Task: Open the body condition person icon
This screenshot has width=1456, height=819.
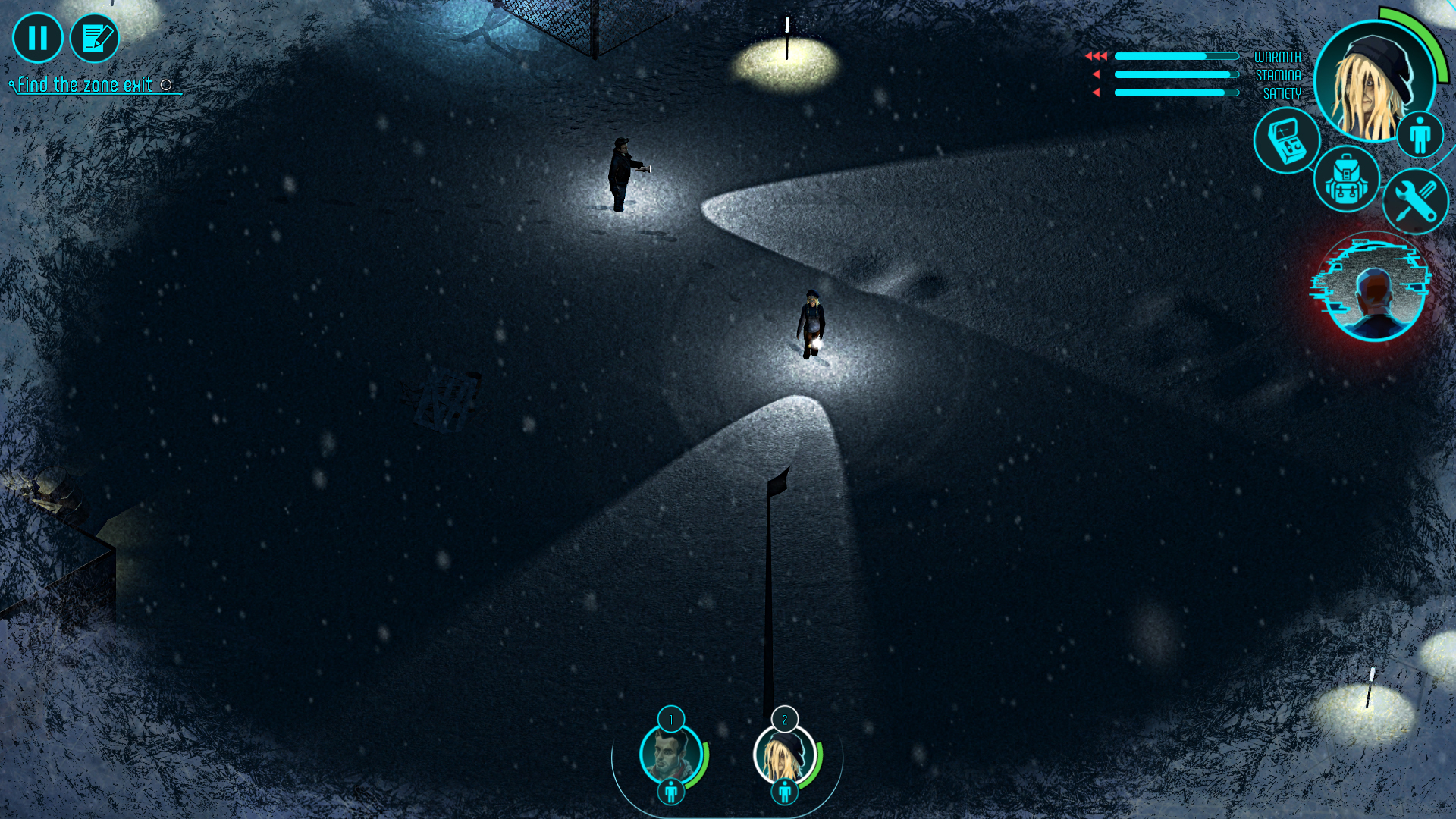Action: [1420, 134]
